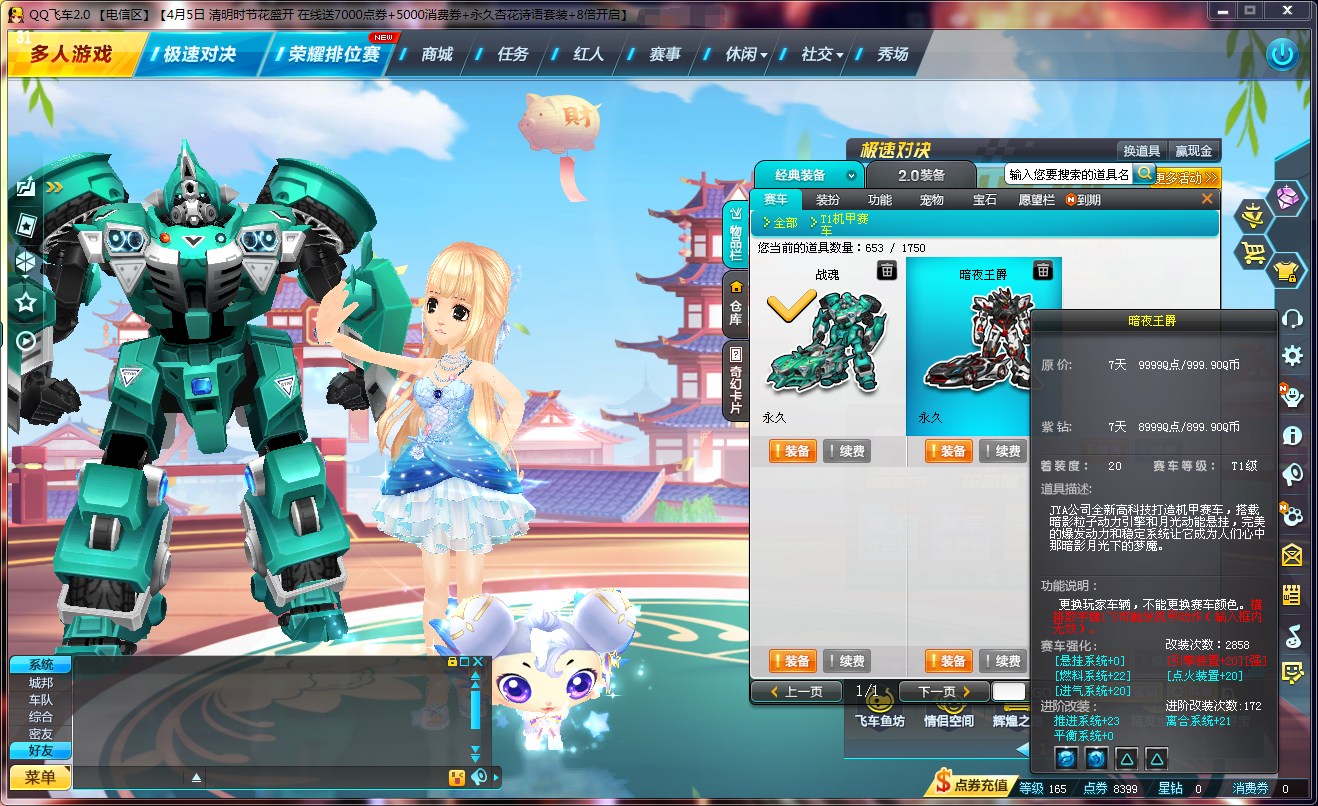
Task: Toggle the voice speaker icon in chat bar
Action: [478, 776]
